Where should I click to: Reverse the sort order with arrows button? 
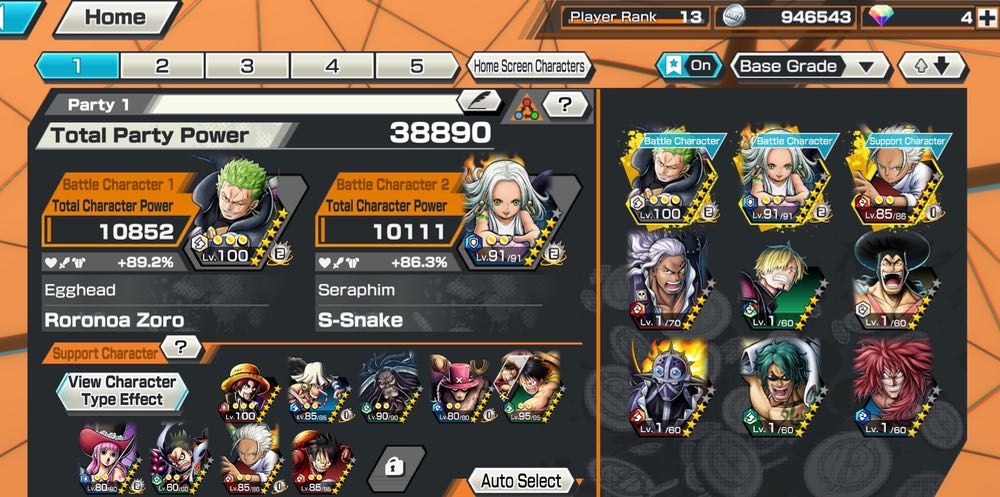point(934,67)
